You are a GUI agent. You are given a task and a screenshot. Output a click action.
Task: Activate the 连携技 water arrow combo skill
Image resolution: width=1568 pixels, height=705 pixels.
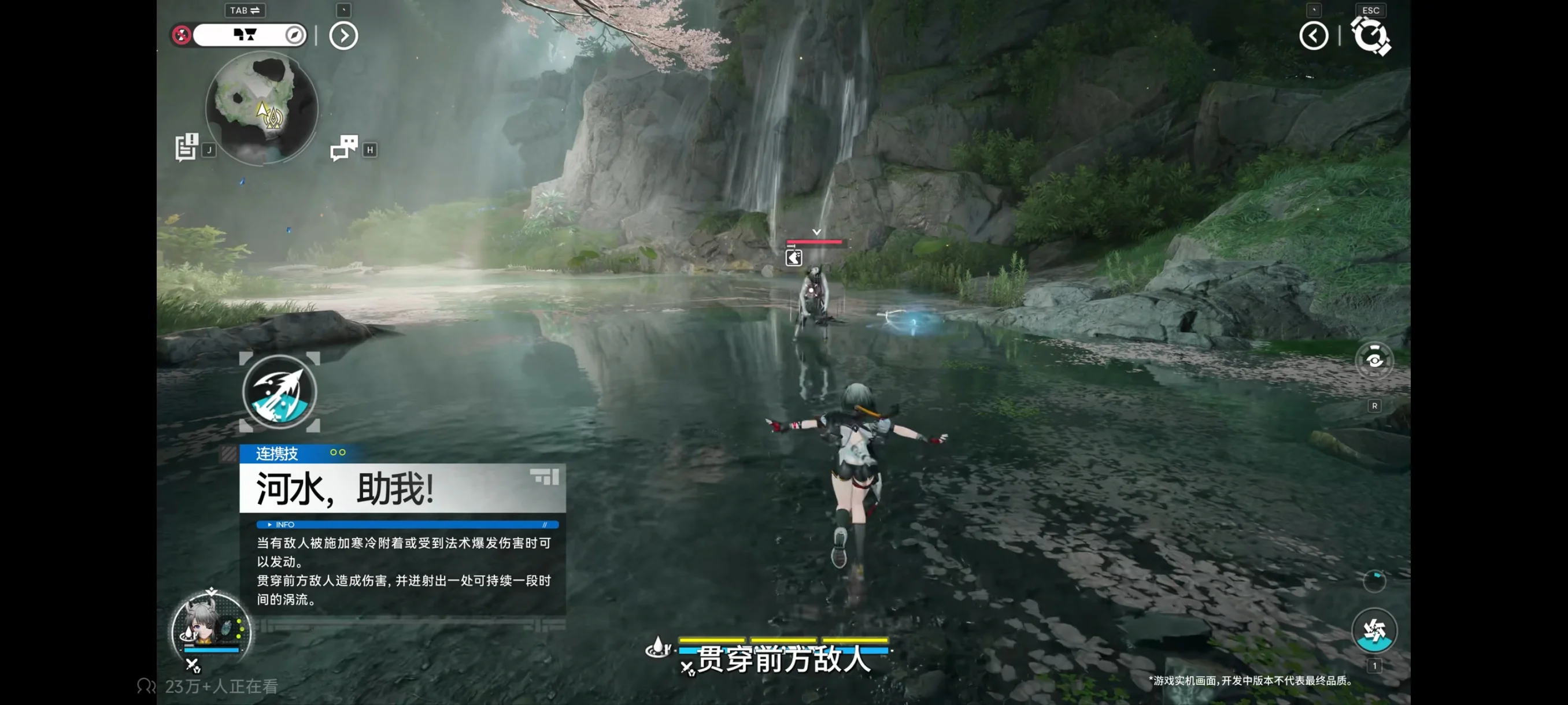coord(279,392)
